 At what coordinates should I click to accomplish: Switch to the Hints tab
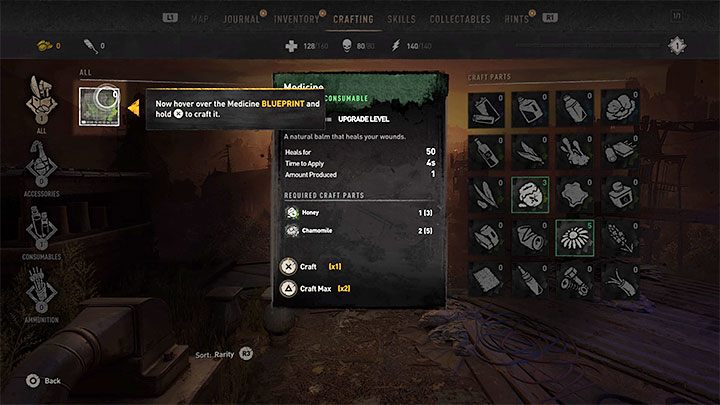[x=516, y=18]
